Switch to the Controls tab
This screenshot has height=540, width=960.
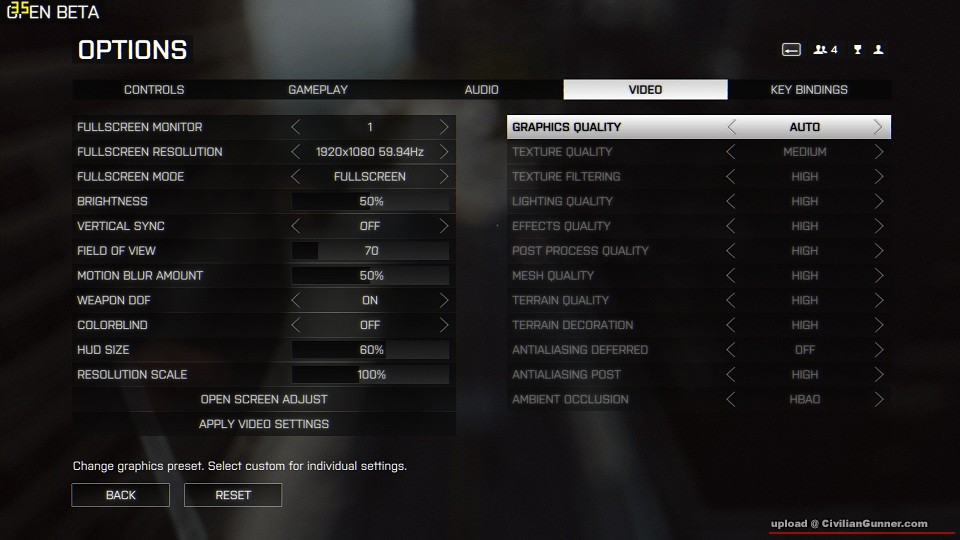(x=154, y=90)
